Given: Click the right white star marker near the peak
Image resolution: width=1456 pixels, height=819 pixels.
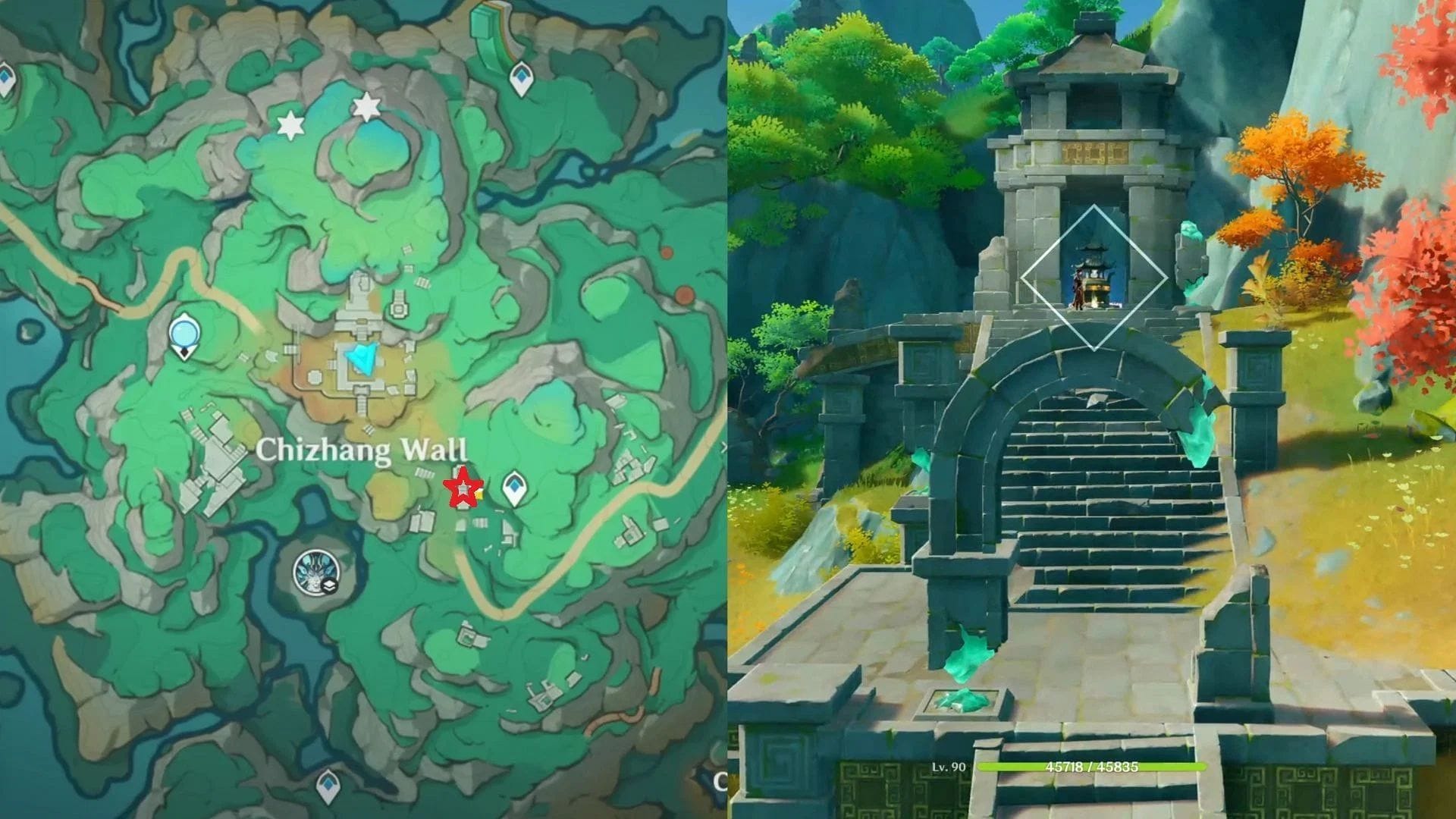Looking at the screenshot, I should (368, 108).
